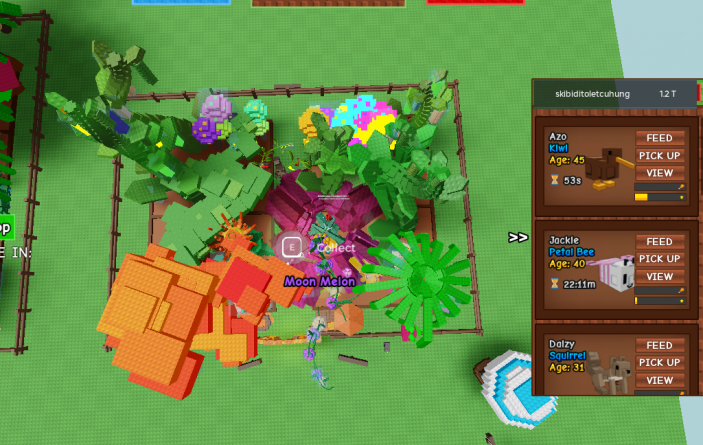
Task: Pick up Daizy the Squirrel
Action: click(x=659, y=362)
